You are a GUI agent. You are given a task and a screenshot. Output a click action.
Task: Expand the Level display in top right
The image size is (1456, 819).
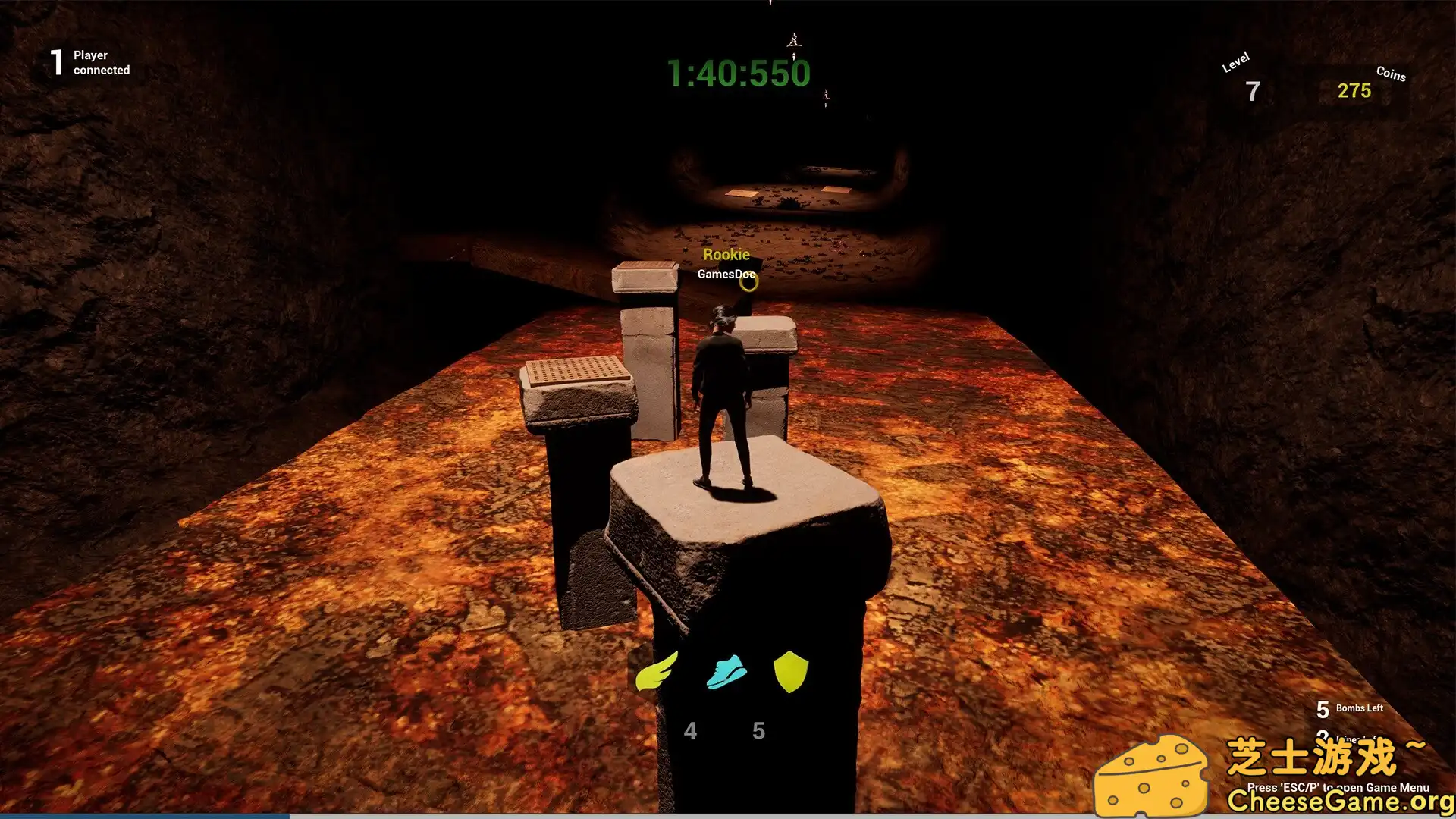tap(1244, 76)
